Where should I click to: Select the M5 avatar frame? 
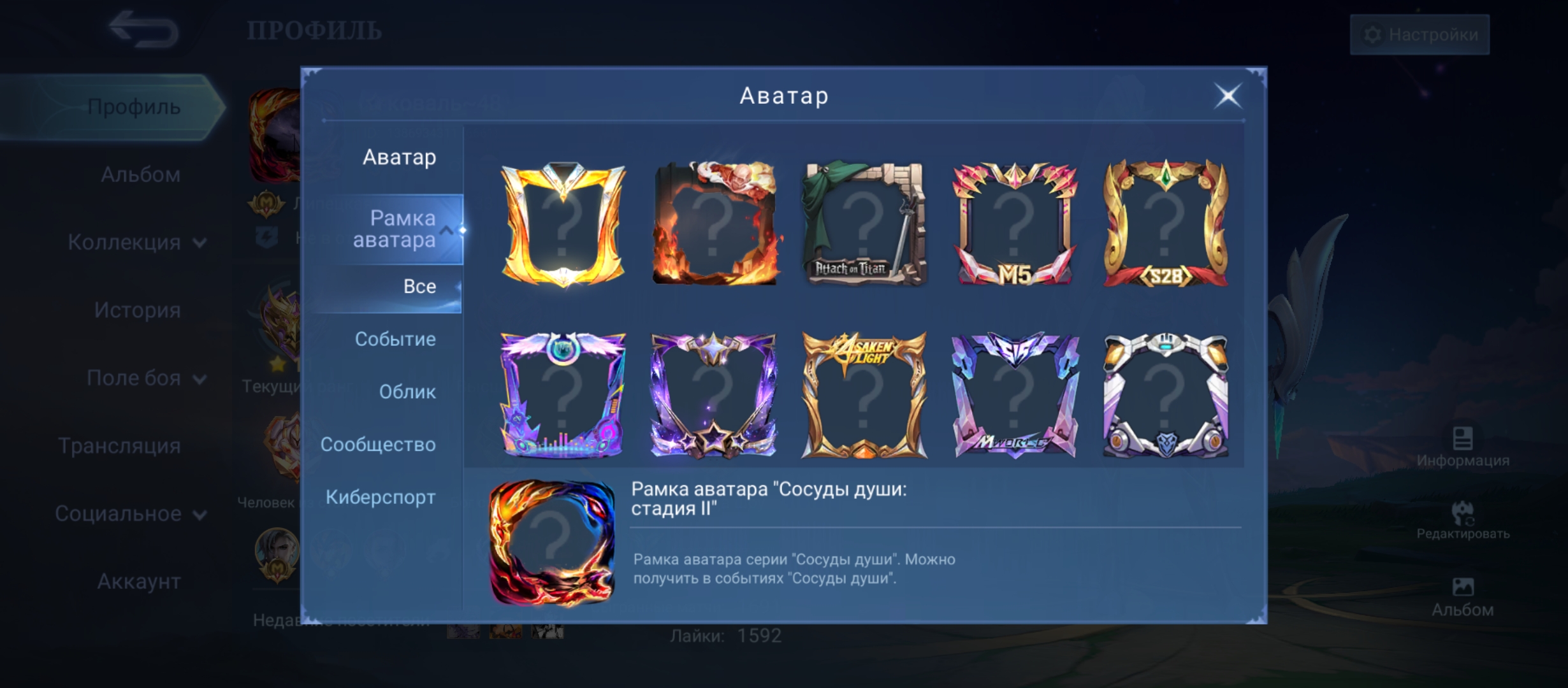[1015, 224]
